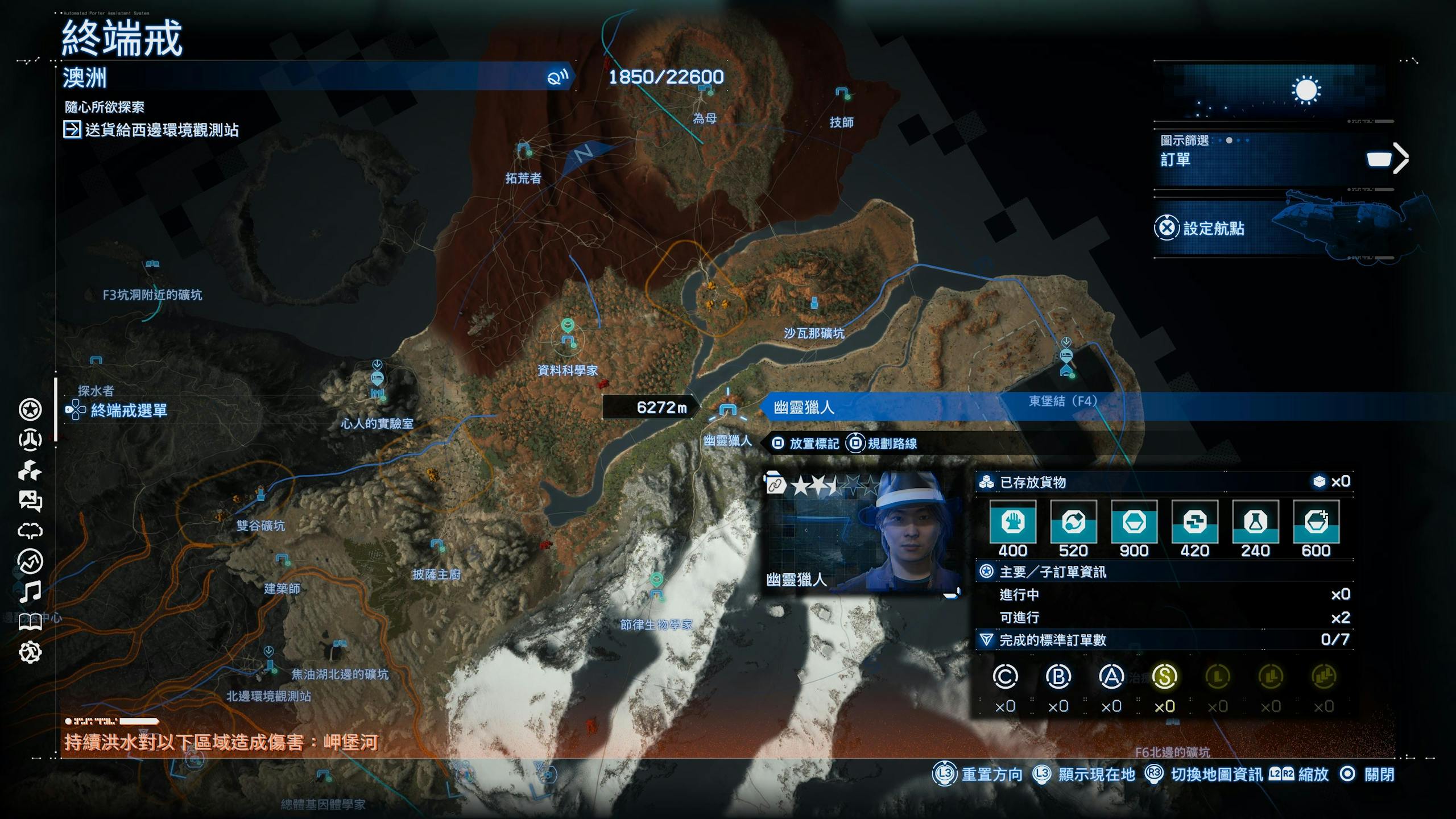Screen dimensions: 1456x819
Task: Select the 心人的實驗室 map marker
Action: pos(377,379)
